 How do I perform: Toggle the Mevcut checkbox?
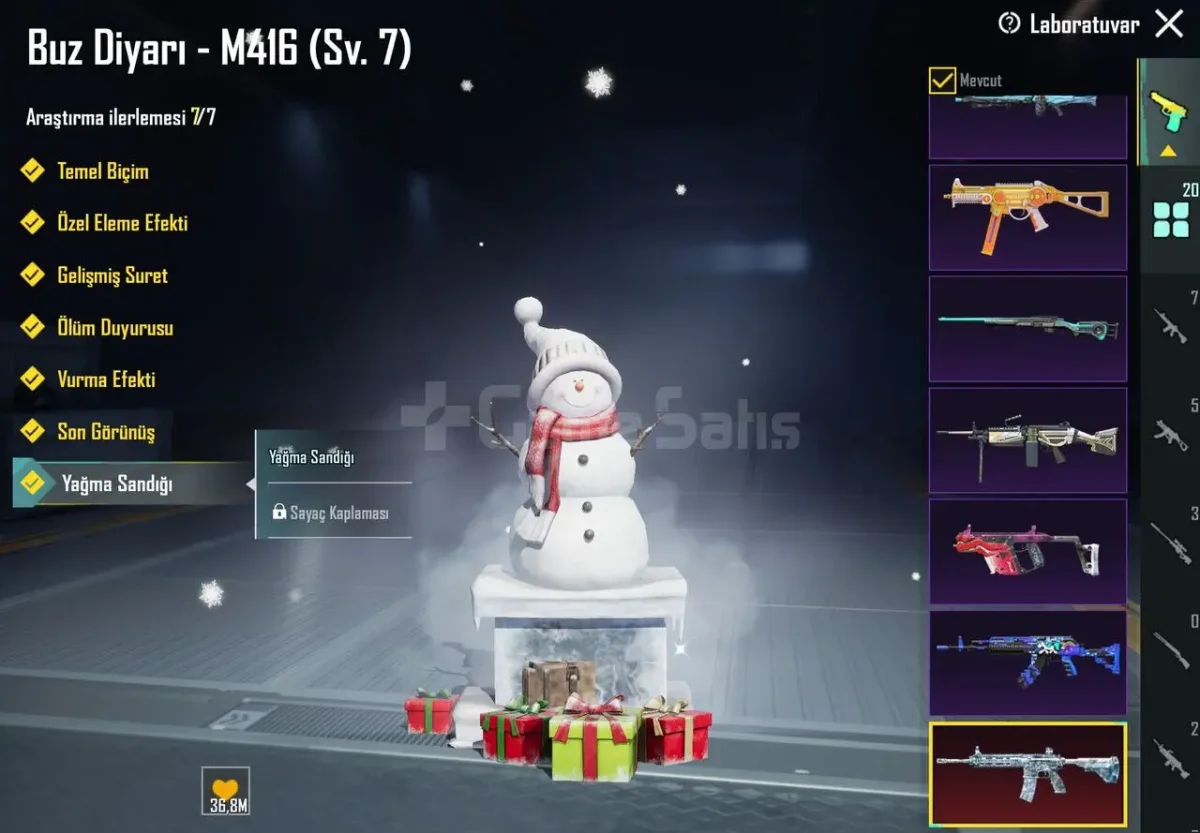coord(942,80)
